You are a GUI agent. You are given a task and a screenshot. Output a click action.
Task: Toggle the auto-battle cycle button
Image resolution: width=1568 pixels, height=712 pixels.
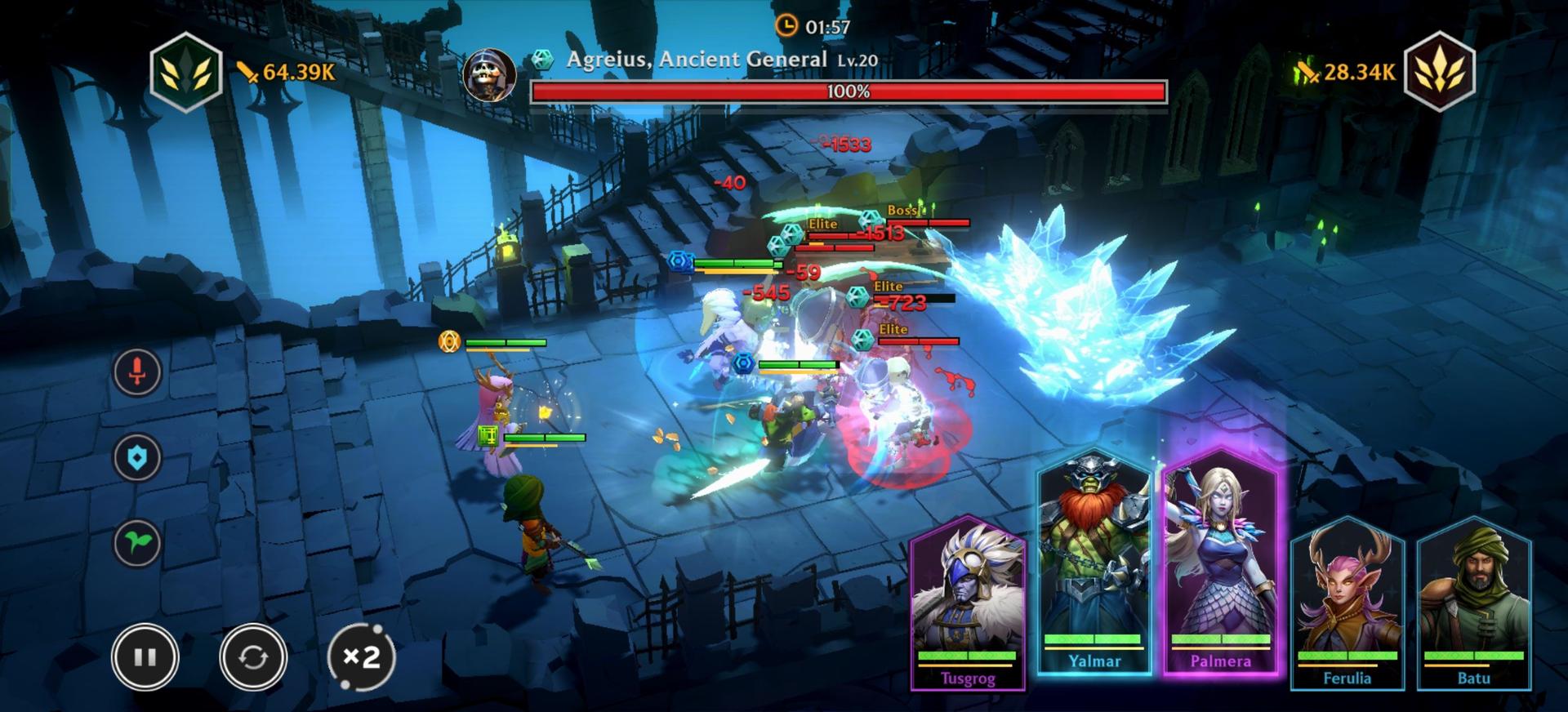(x=252, y=657)
